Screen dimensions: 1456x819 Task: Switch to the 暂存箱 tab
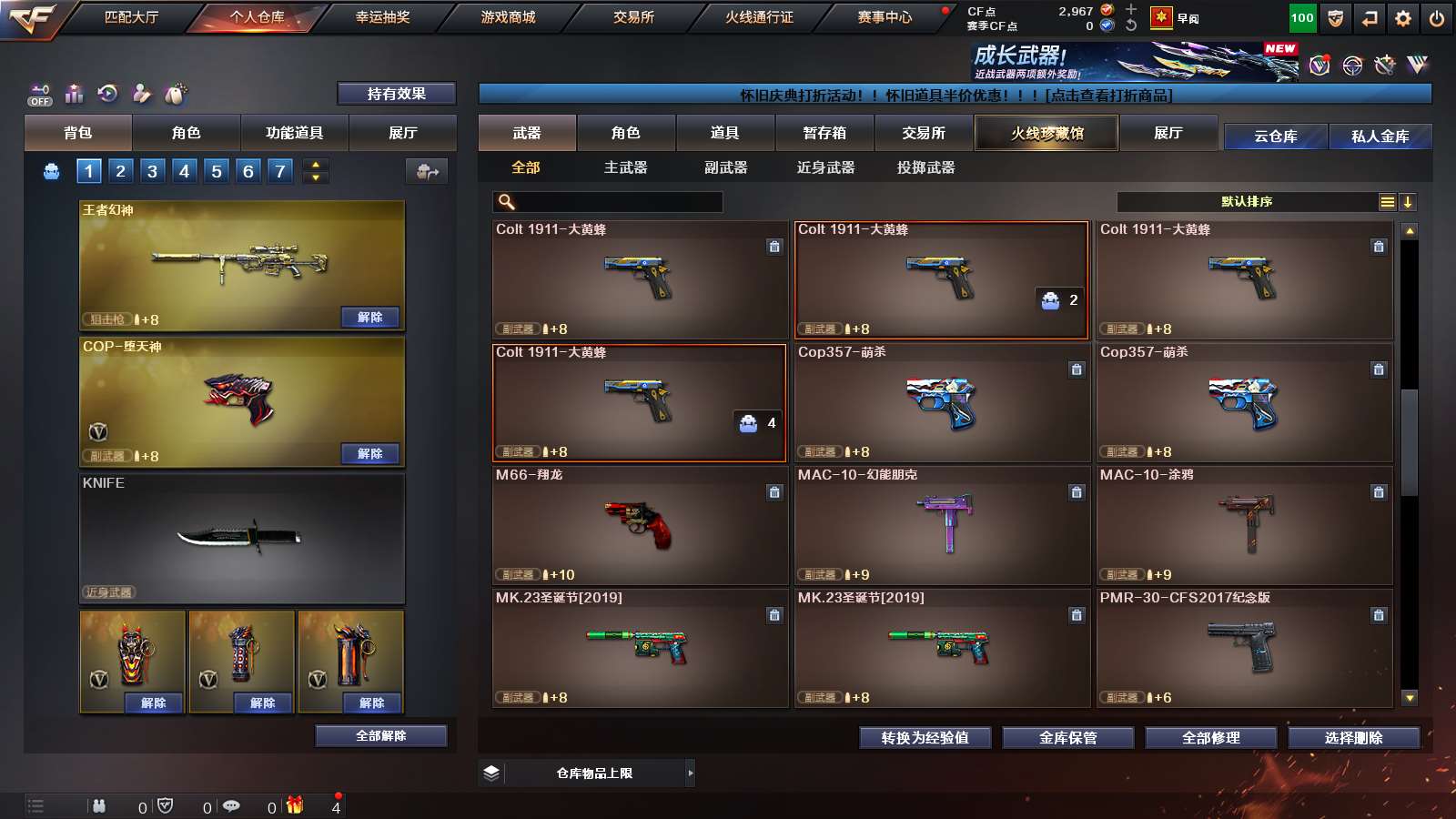pos(824,133)
